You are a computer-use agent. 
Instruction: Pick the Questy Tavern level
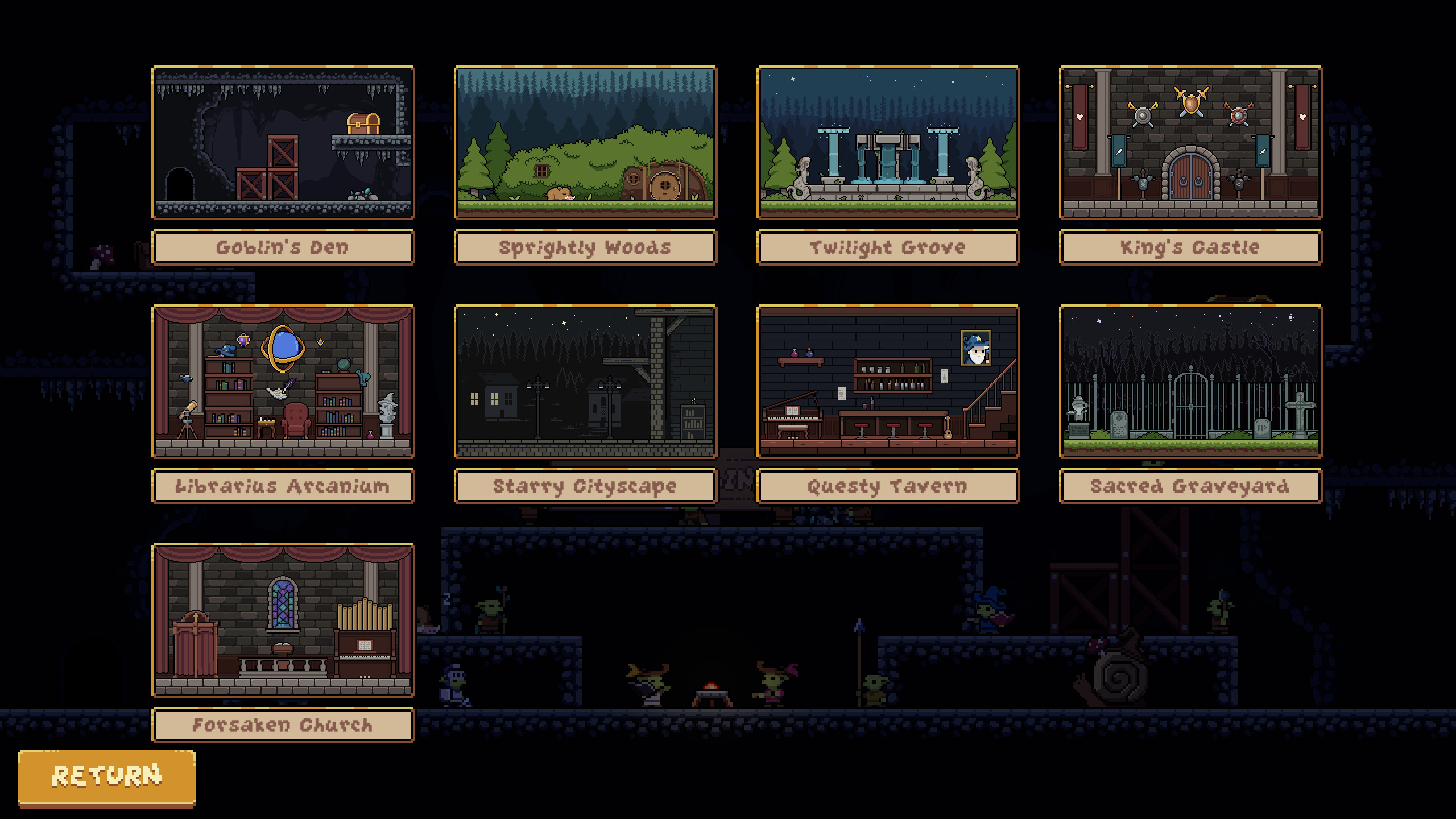pyautogui.click(x=888, y=381)
